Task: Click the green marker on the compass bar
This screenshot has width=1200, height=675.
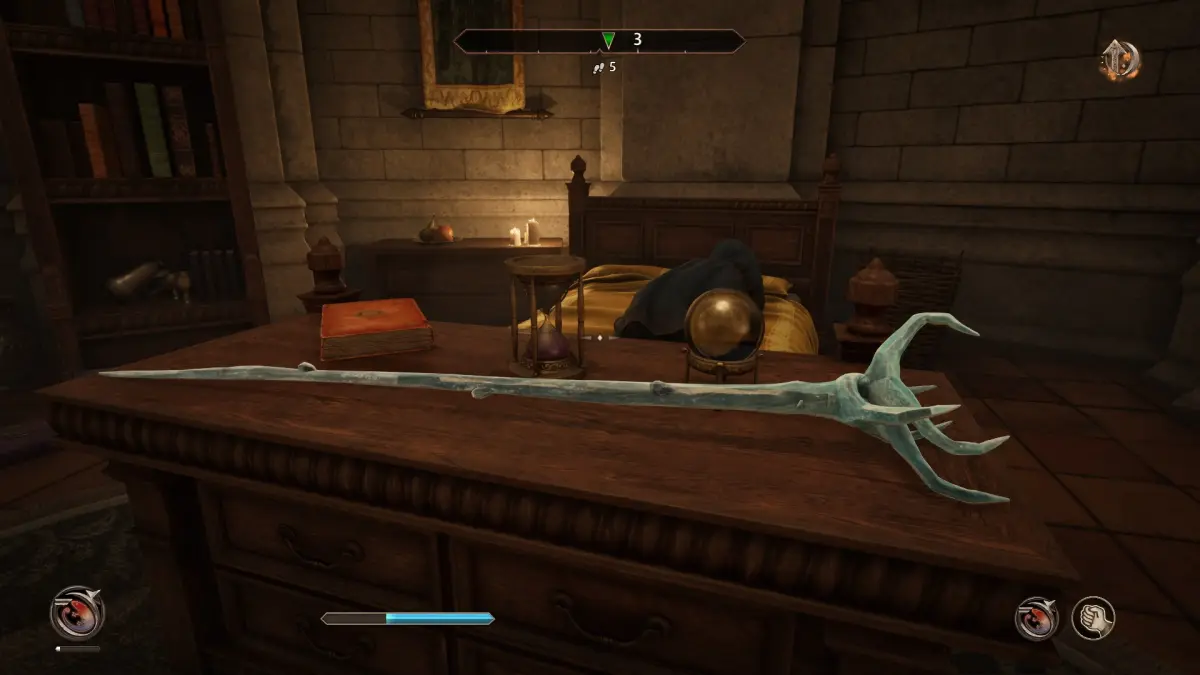Action: 608,41
